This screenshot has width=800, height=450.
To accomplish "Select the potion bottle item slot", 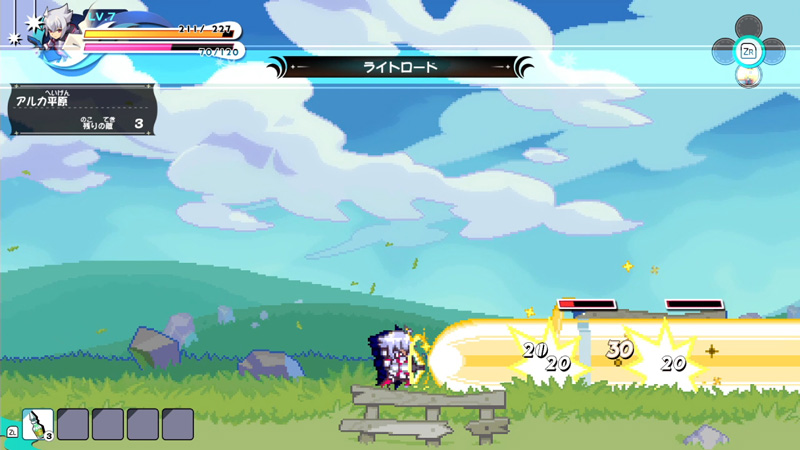I will [38, 424].
